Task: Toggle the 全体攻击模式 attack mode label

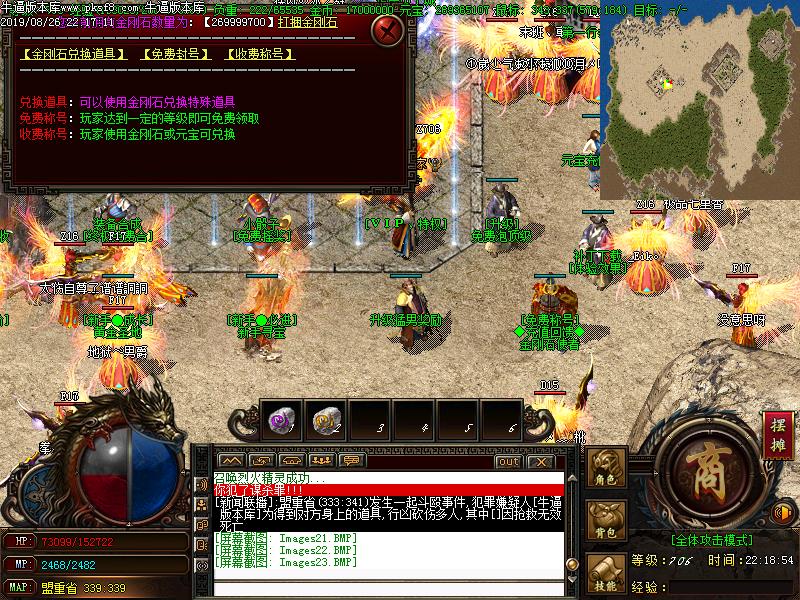Action: pyautogui.click(x=712, y=539)
